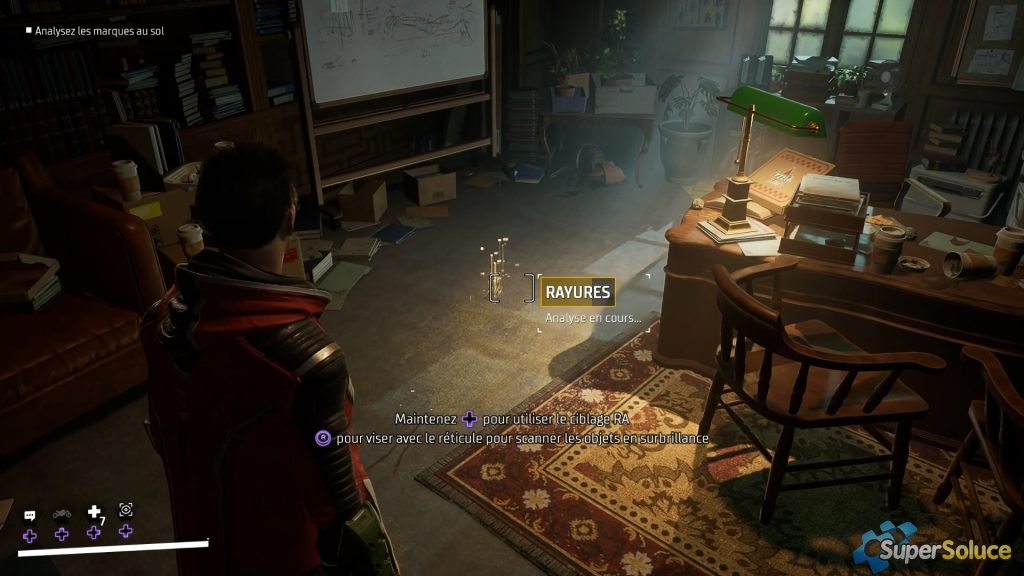1024x576 pixels.
Task: Use the white cross health pack icon
Action: (x=94, y=512)
